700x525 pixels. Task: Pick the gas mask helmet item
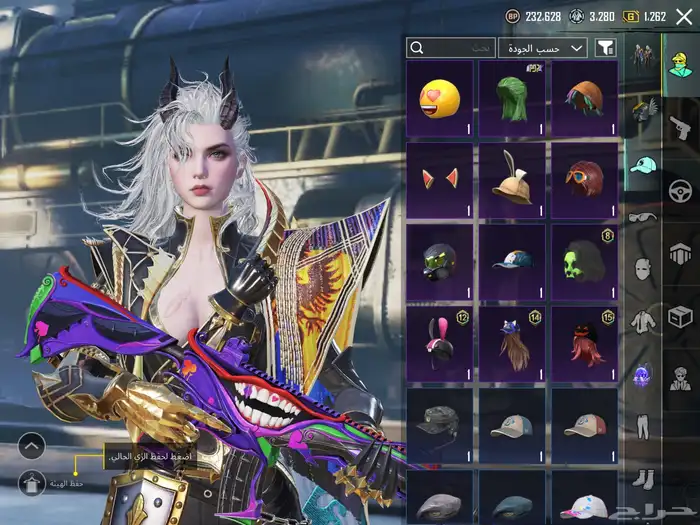coord(440,262)
